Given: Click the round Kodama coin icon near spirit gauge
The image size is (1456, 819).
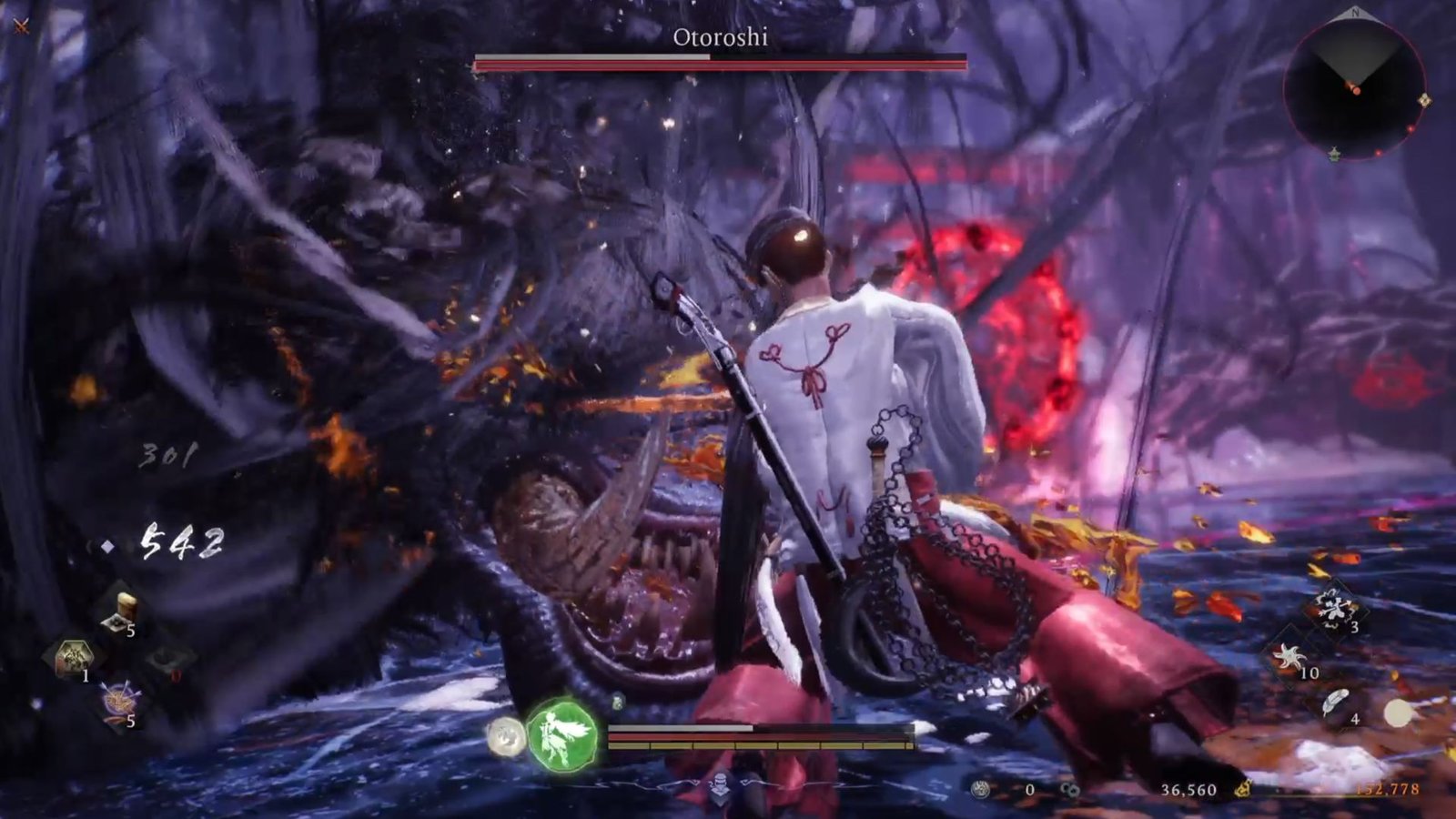Looking at the screenshot, I should click(504, 738).
